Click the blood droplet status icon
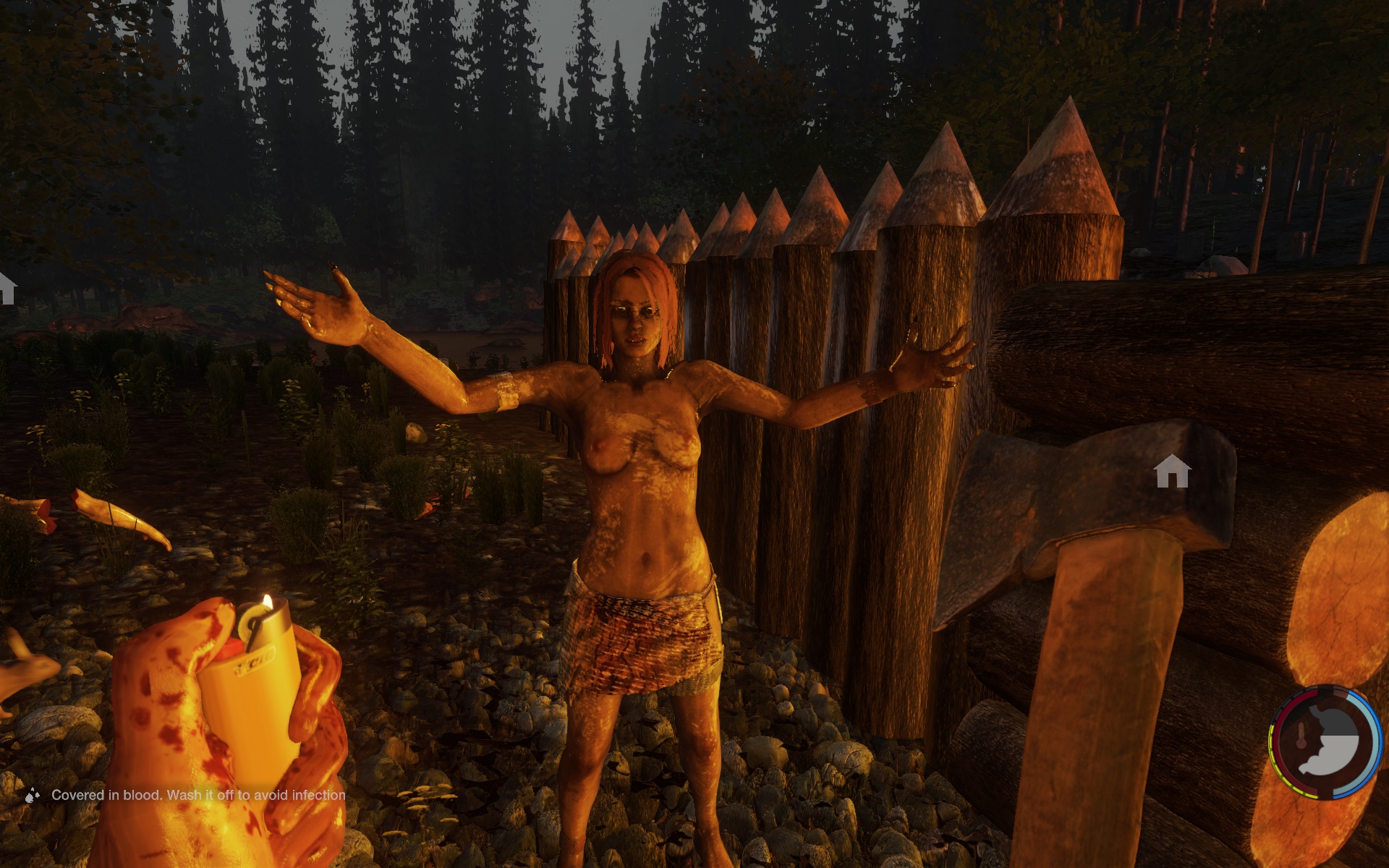Viewport: 1389px width, 868px height. pos(32,796)
